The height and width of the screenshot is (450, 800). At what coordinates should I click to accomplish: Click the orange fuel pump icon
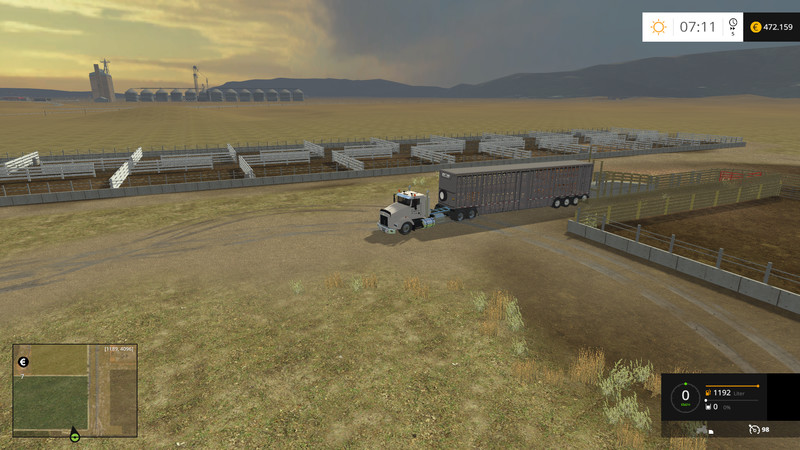(709, 393)
